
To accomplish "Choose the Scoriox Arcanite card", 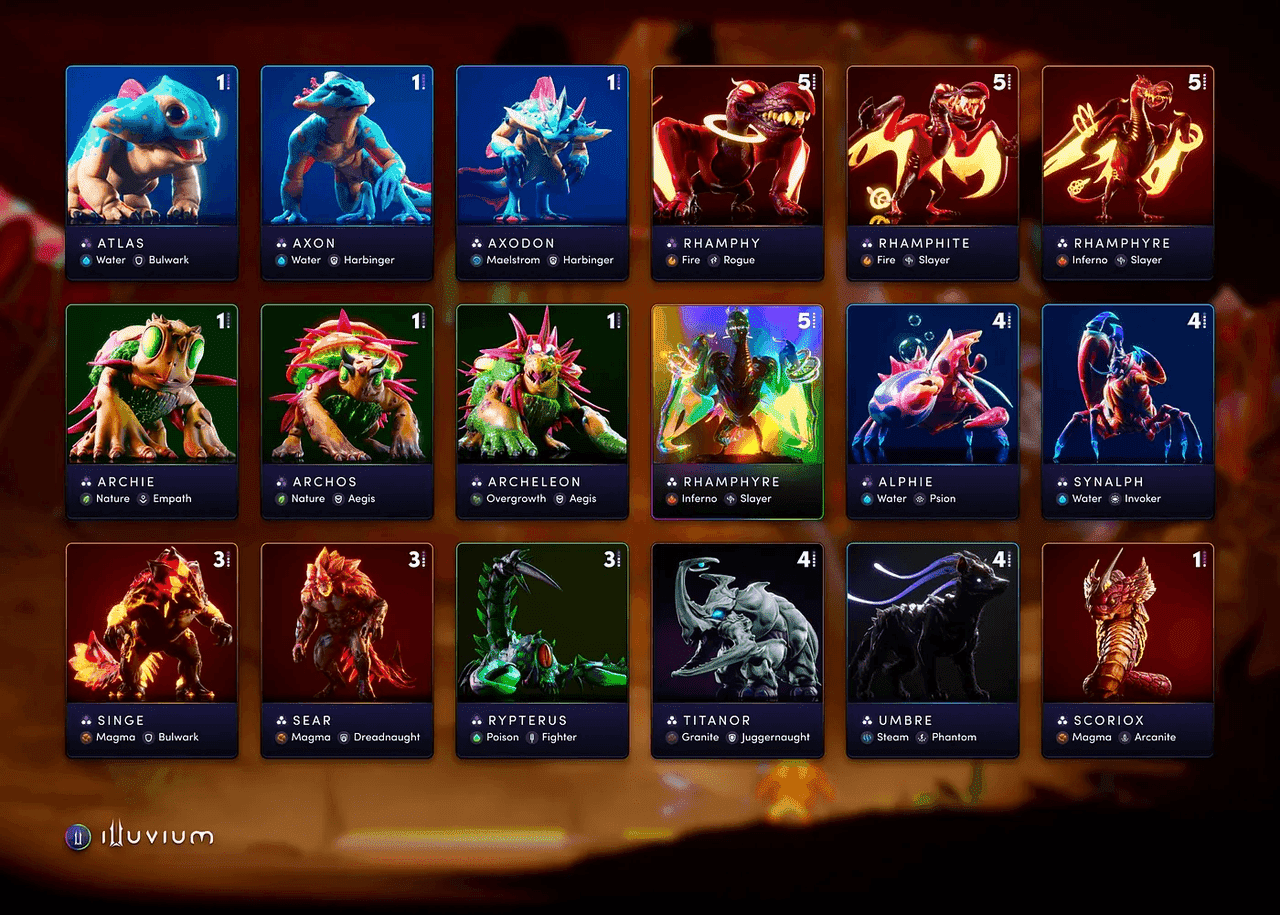I will (x=1127, y=650).
